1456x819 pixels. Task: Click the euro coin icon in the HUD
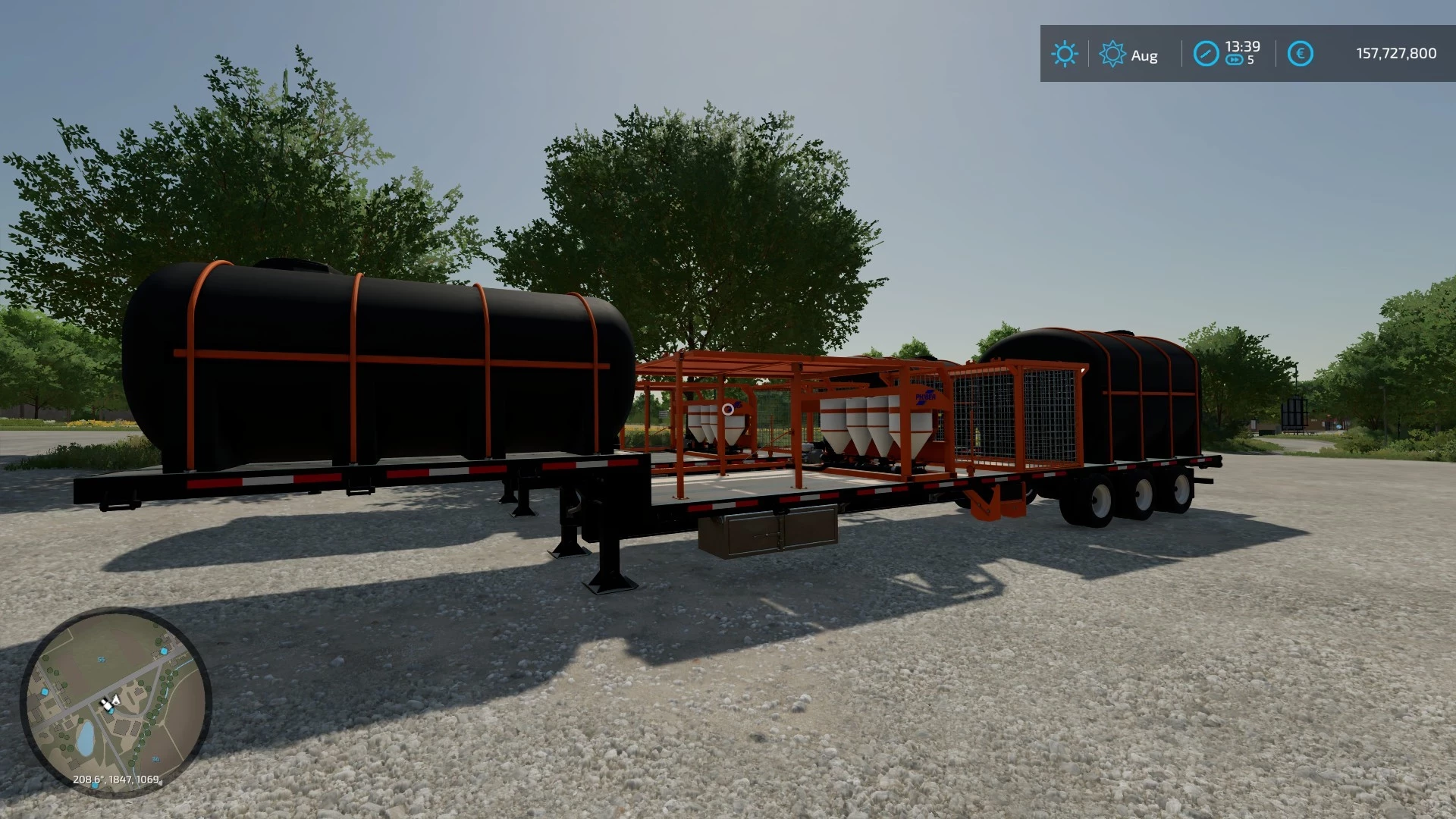[x=1301, y=53]
